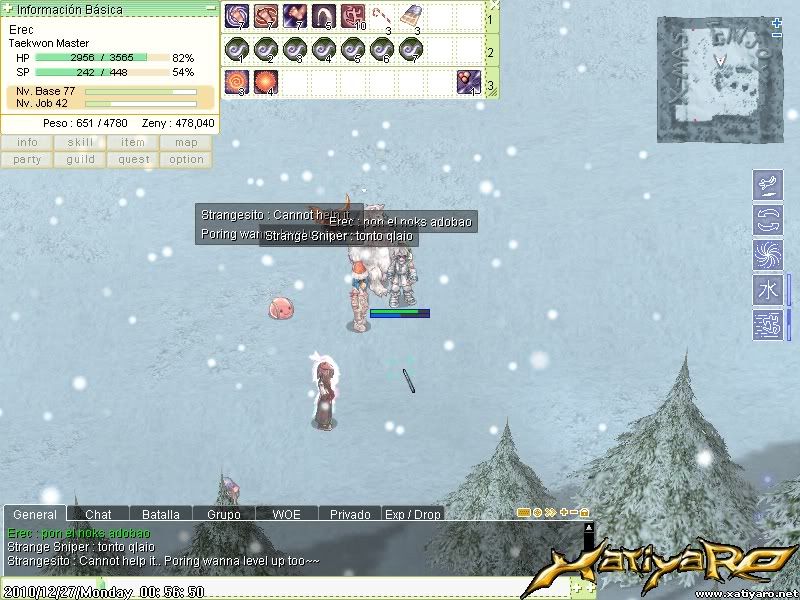Image resolution: width=800 pixels, height=600 pixels.
Task: Click the snowy minimap
Action: pyautogui.click(x=716, y=80)
